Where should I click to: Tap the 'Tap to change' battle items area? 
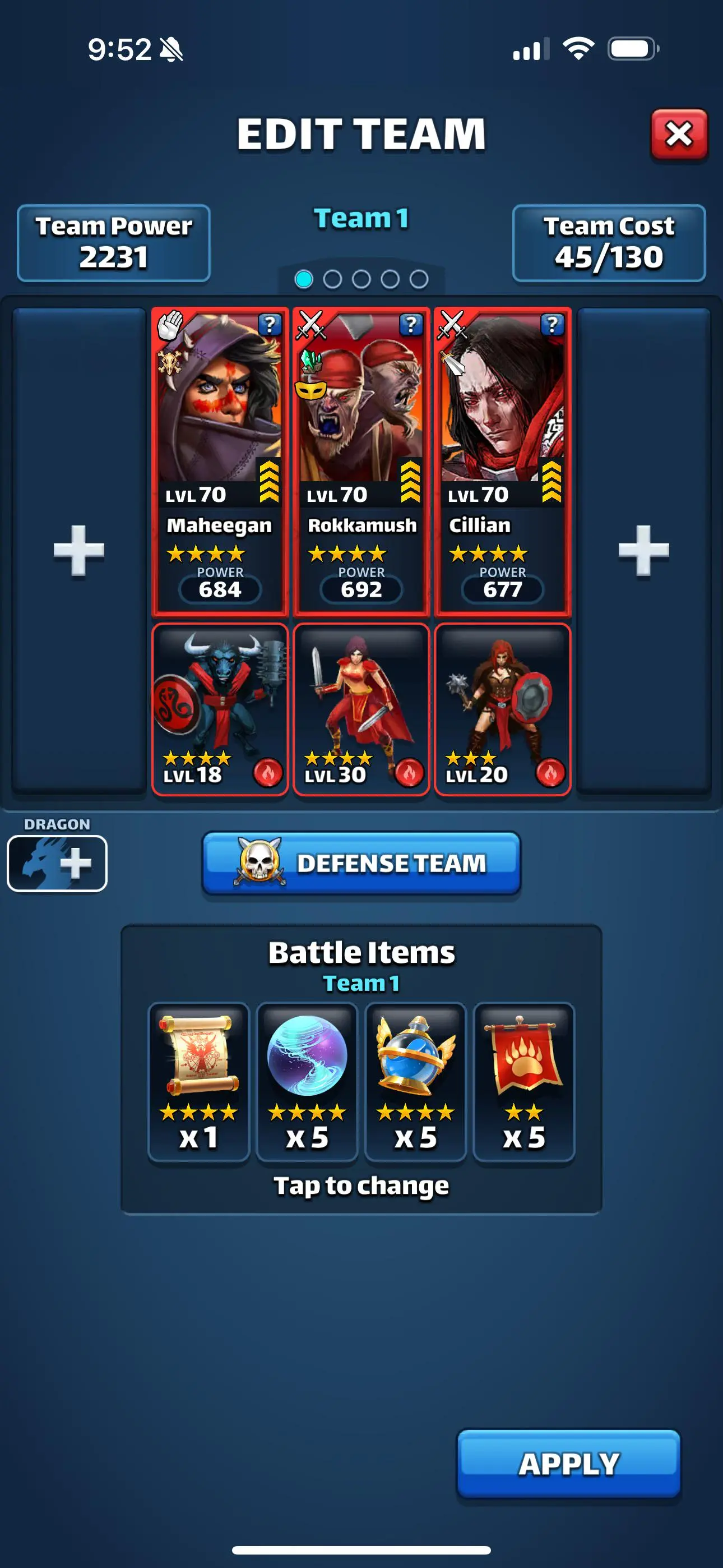[x=361, y=1184]
